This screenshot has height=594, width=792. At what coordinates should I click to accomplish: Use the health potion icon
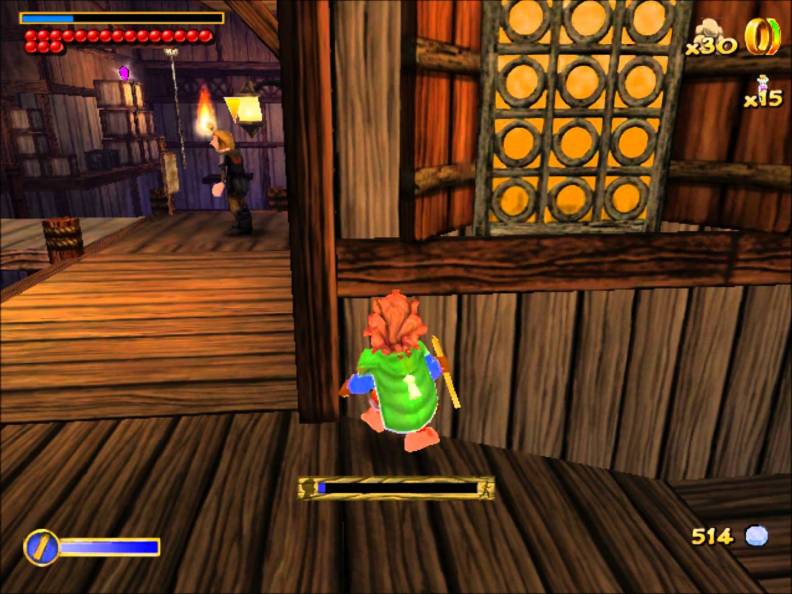[764, 84]
